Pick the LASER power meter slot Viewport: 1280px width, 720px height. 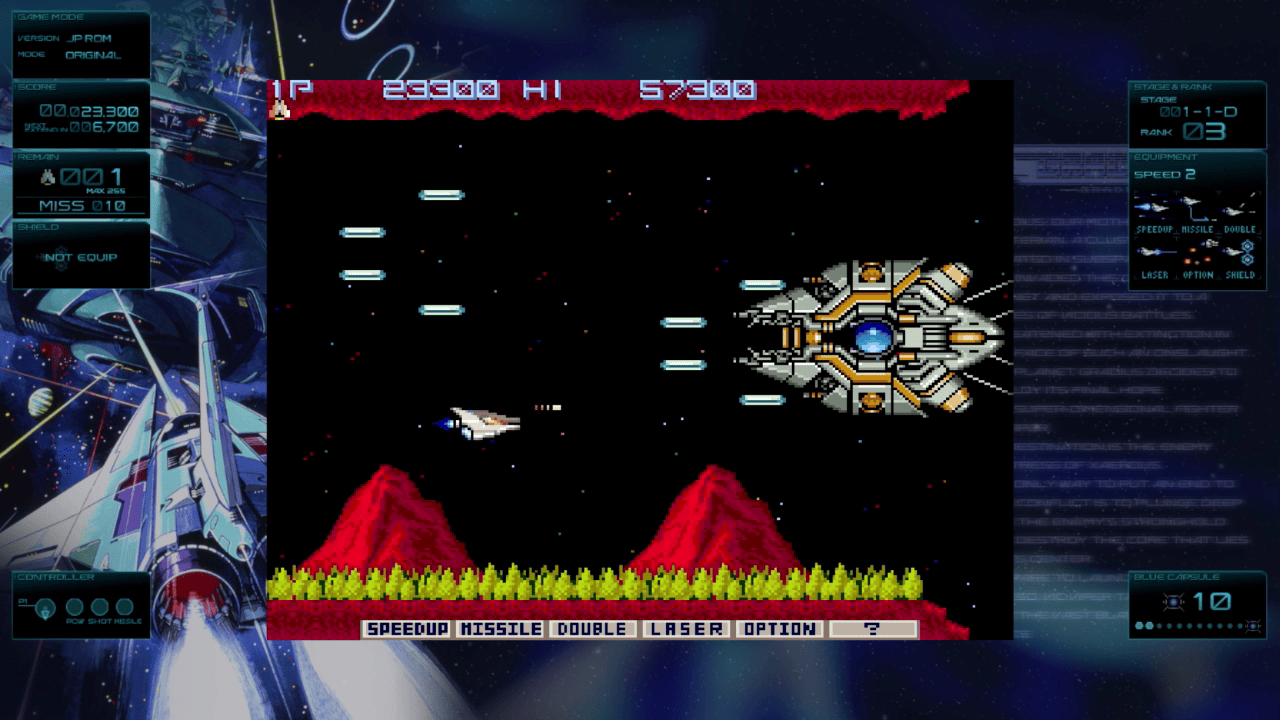click(x=685, y=629)
